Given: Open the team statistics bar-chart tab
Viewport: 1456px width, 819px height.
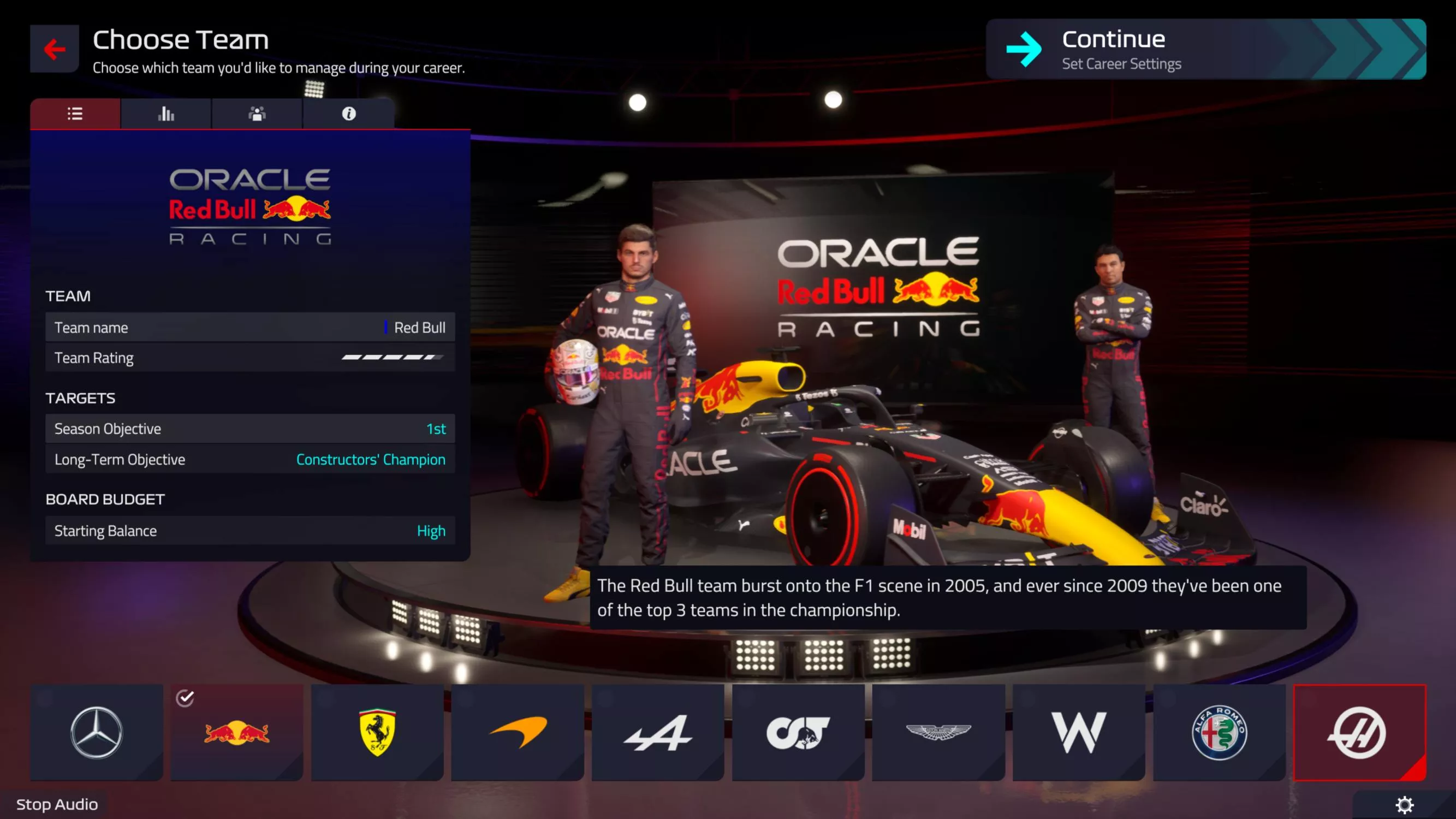Looking at the screenshot, I should 165,114.
